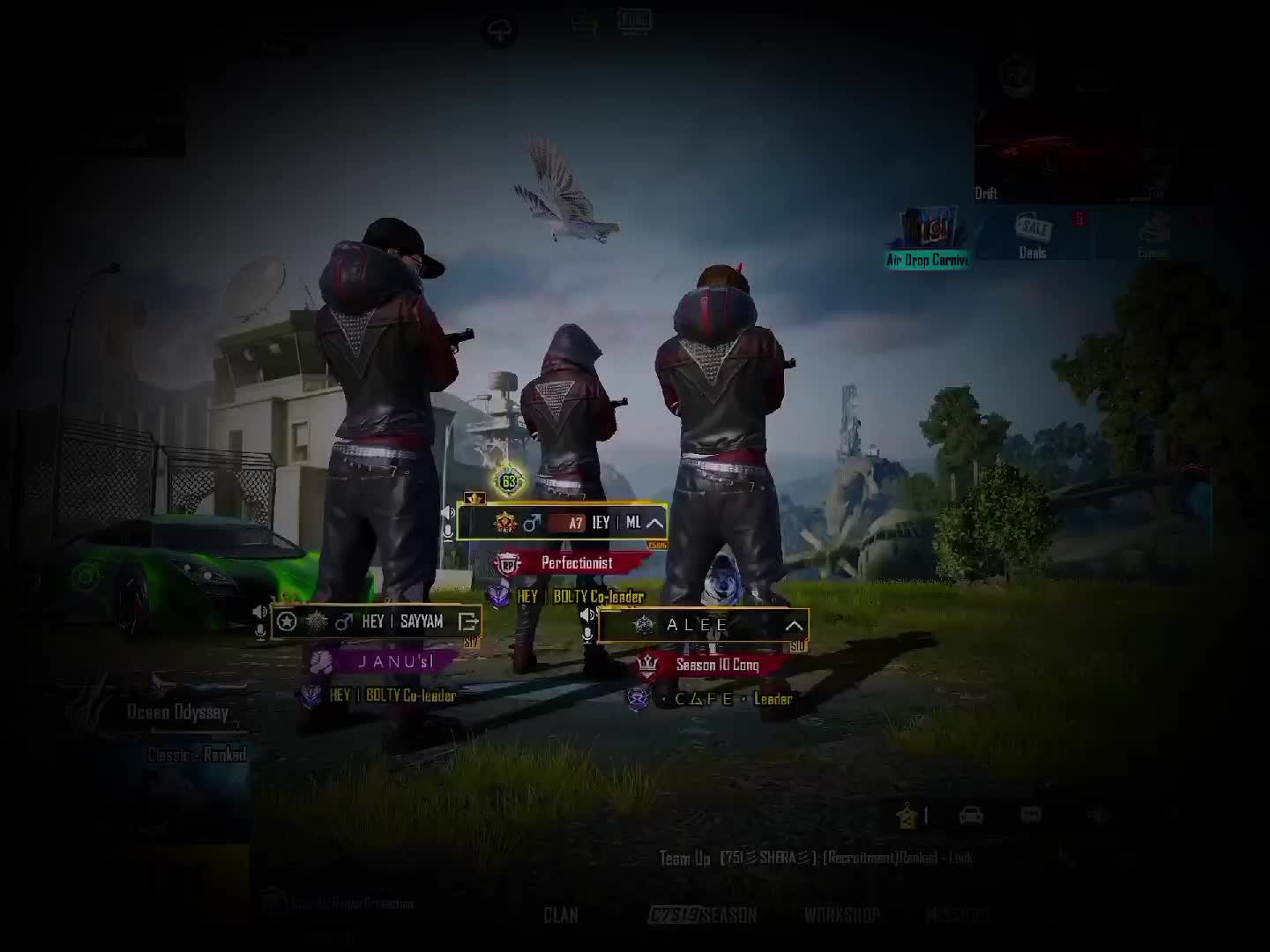1270x952 pixels.
Task: Toggle the speaker icon beside SAYYAM's nameplate
Action: (260, 611)
